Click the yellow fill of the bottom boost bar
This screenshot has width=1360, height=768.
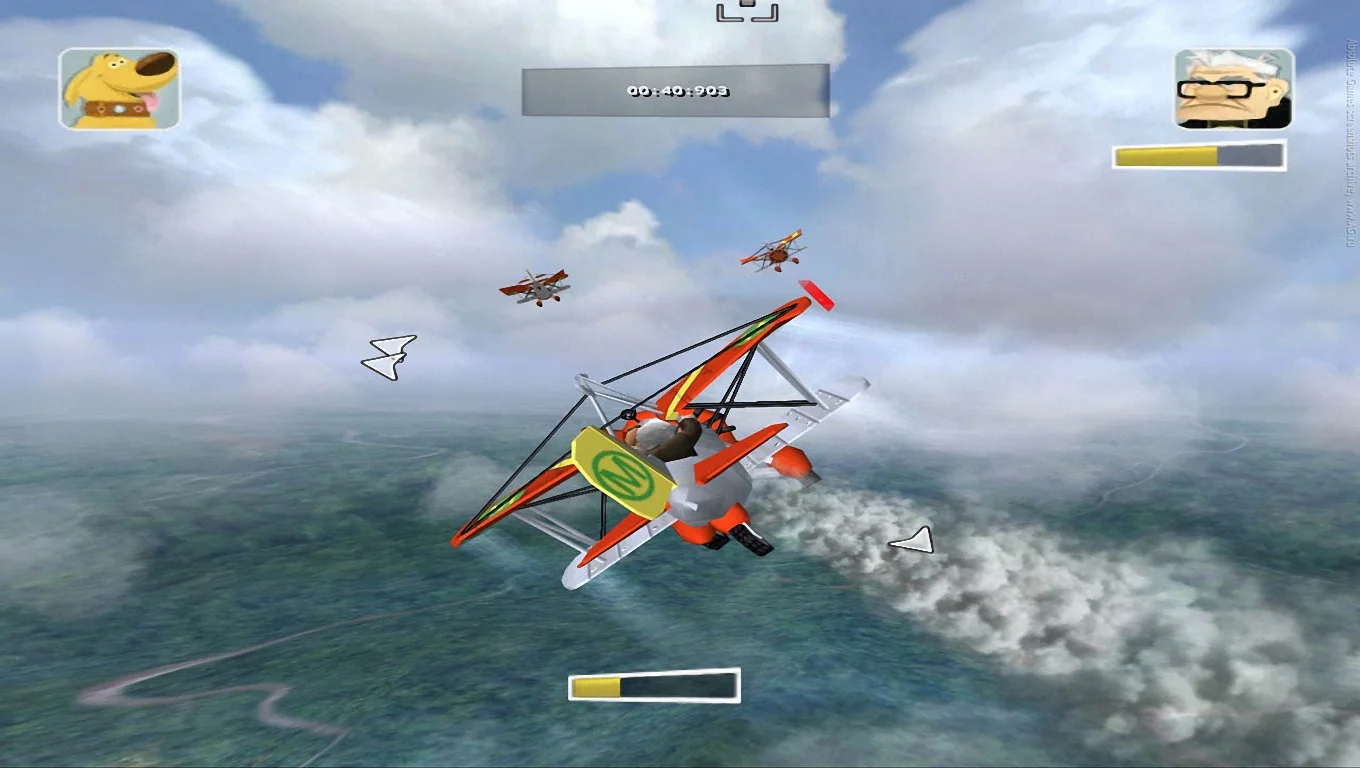tap(597, 688)
